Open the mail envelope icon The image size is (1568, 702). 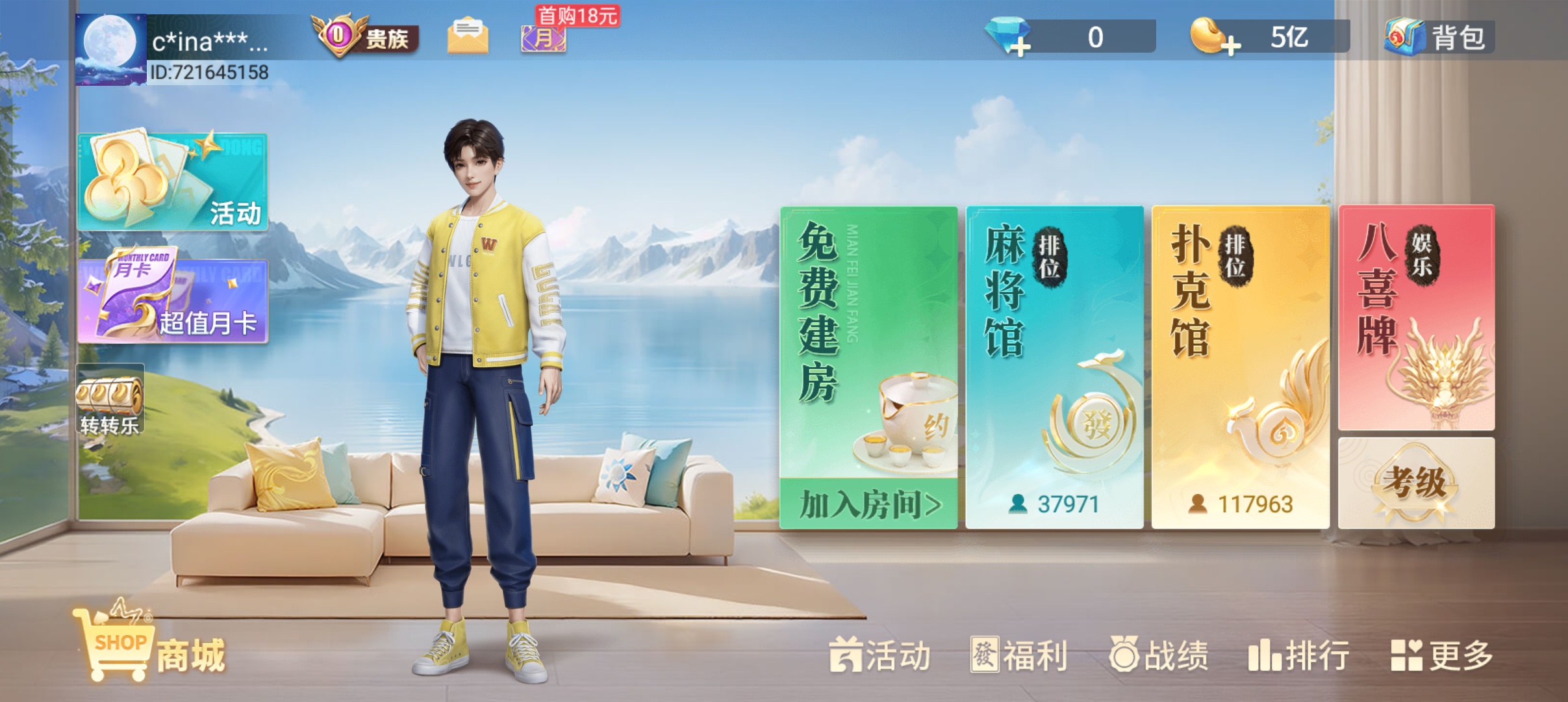468,36
